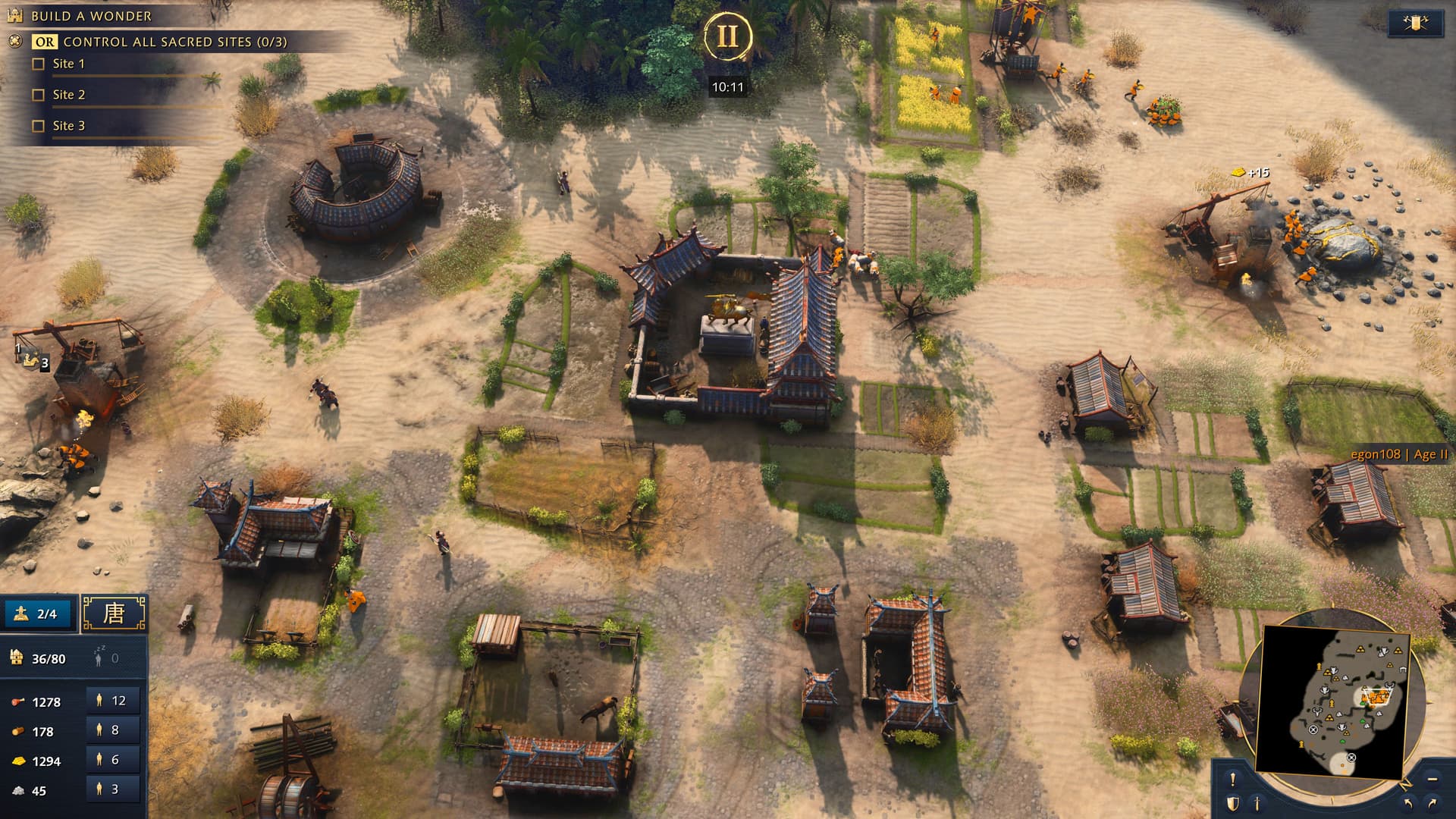Click the food resource meat icon

coord(19,702)
